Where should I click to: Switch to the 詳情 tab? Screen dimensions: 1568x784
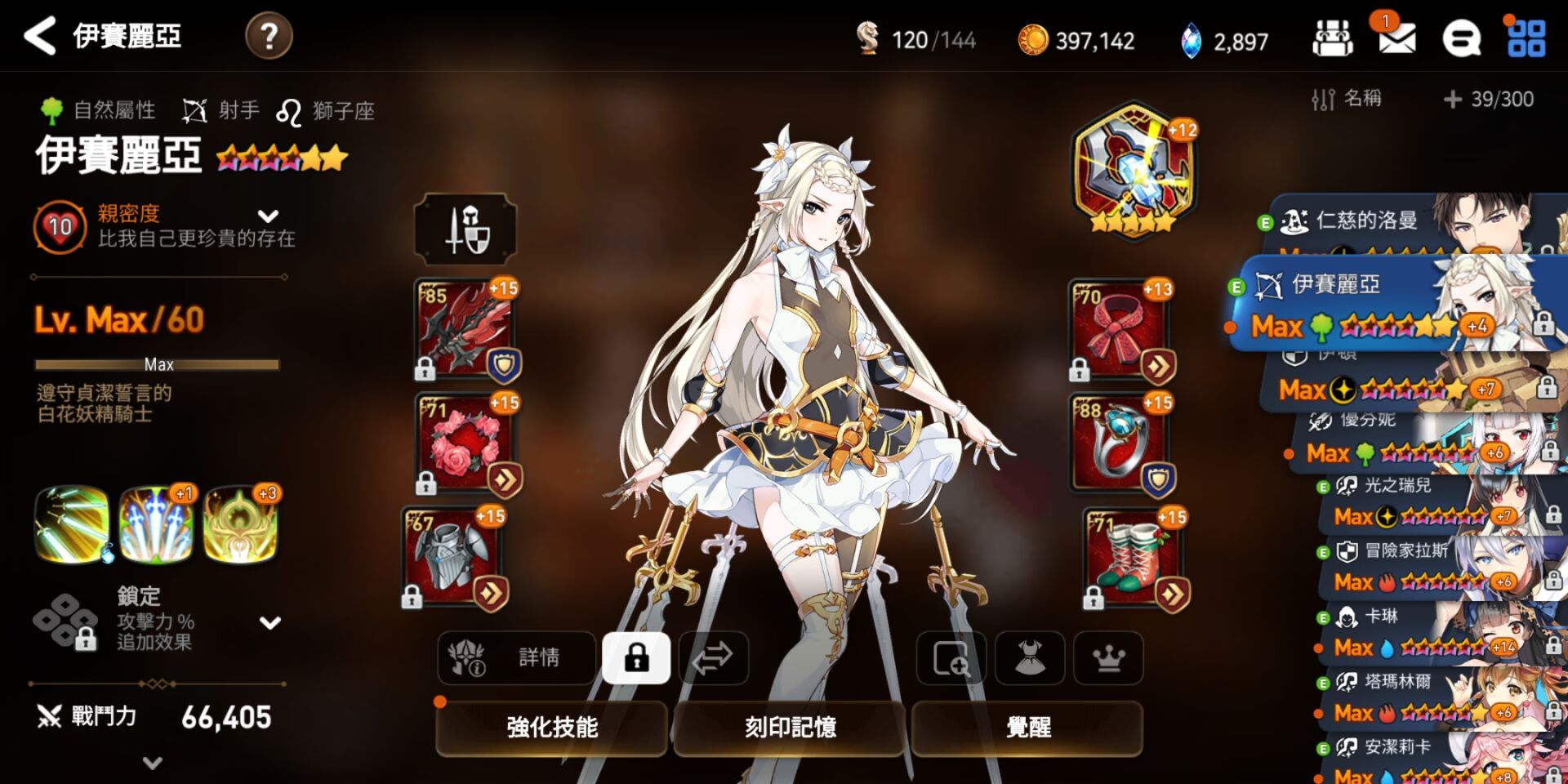(x=516, y=658)
